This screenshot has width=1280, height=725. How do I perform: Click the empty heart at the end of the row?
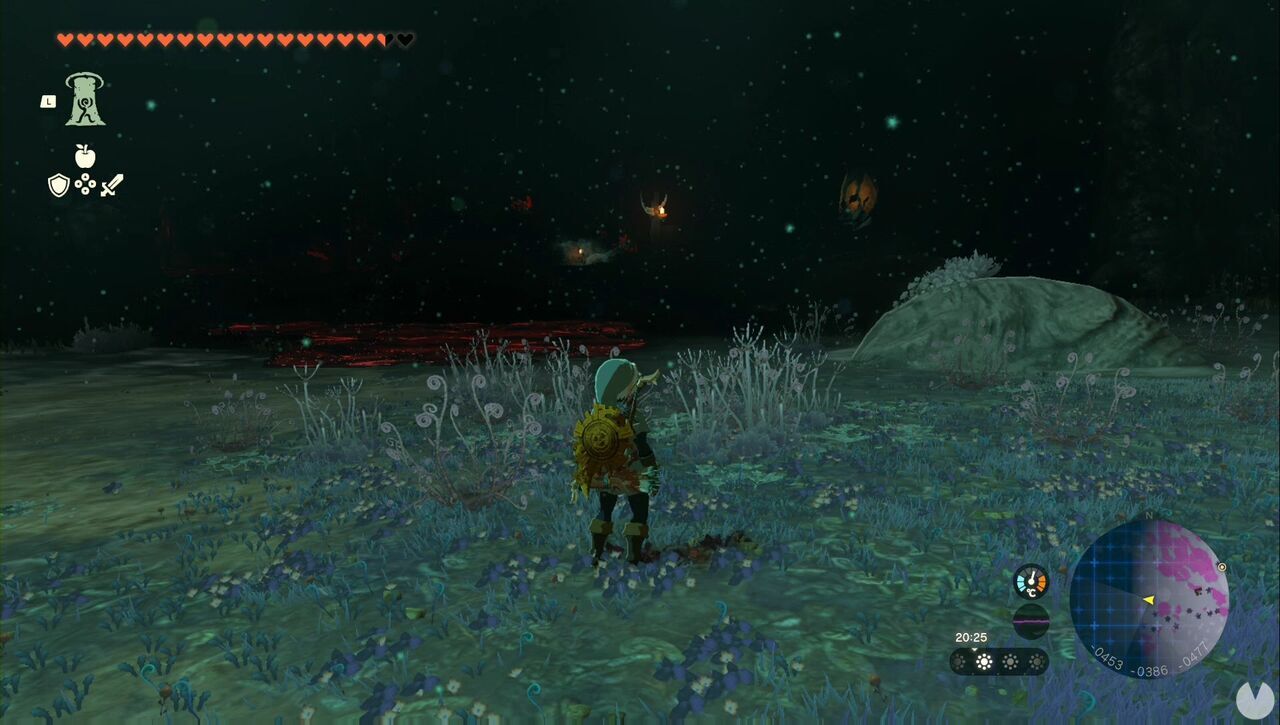coord(405,39)
